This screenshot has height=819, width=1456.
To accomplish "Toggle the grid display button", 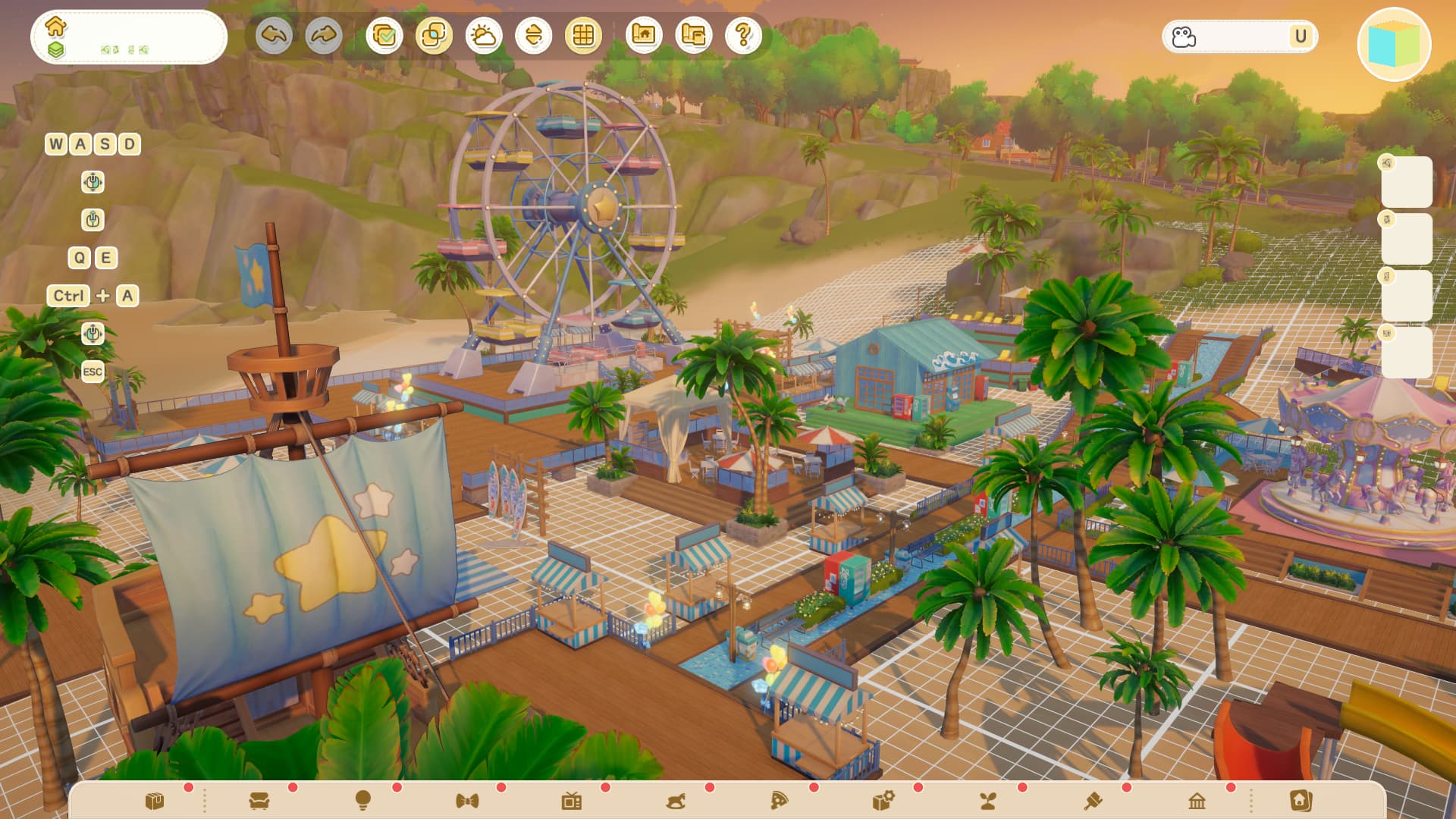I will pyautogui.click(x=583, y=36).
